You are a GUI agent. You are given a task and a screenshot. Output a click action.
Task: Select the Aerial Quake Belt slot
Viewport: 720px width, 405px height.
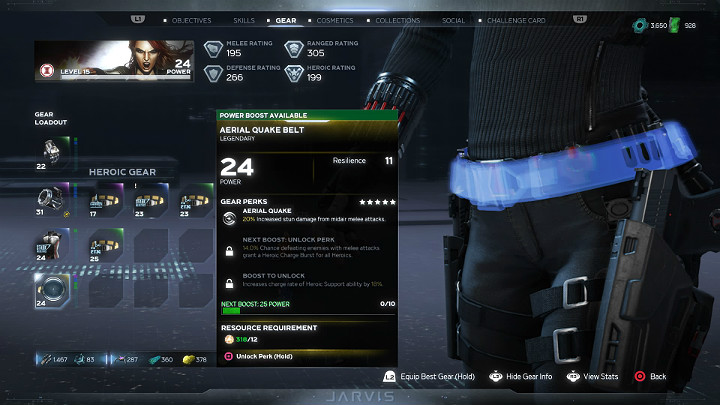(x=53, y=291)
